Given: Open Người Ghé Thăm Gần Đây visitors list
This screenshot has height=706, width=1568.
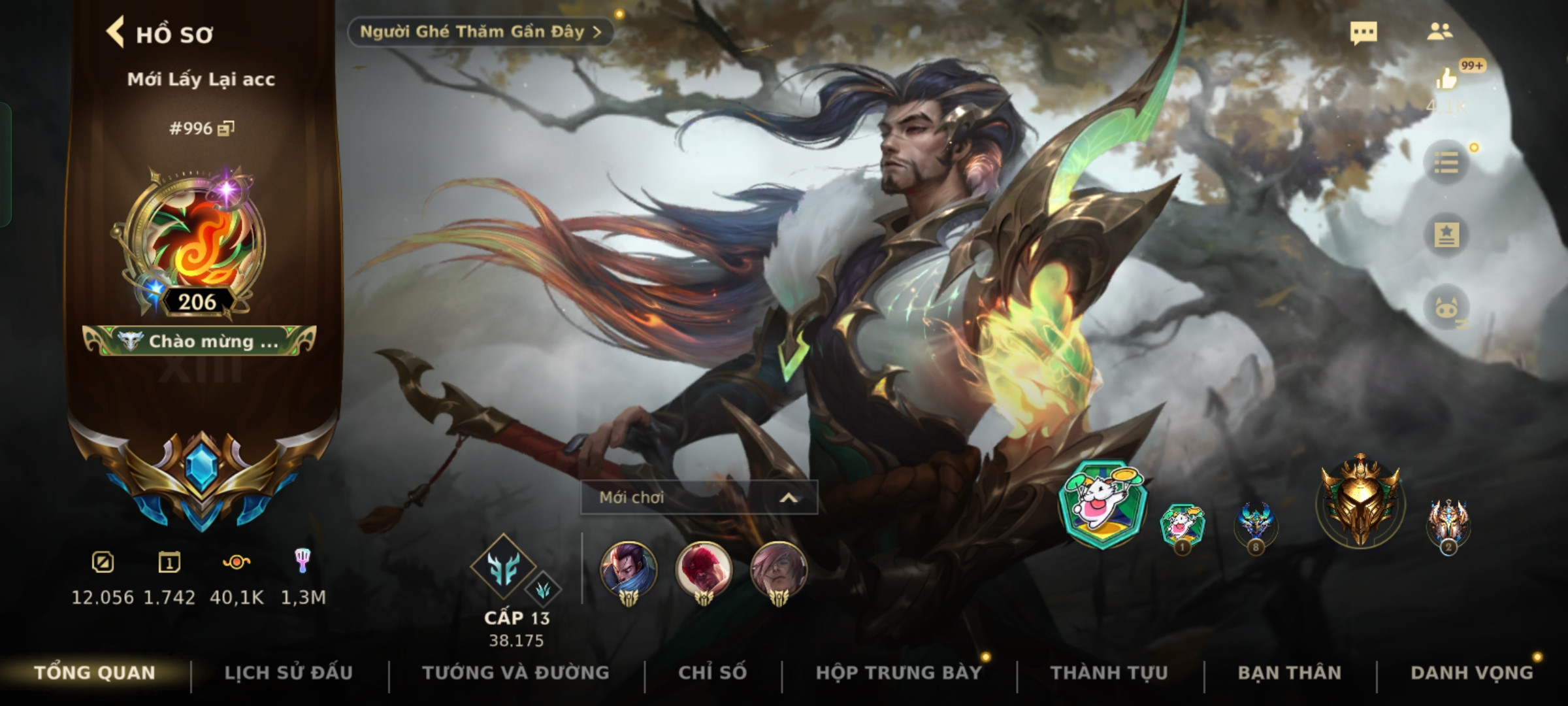Looking at the screenshot, I should pos(480,32).
